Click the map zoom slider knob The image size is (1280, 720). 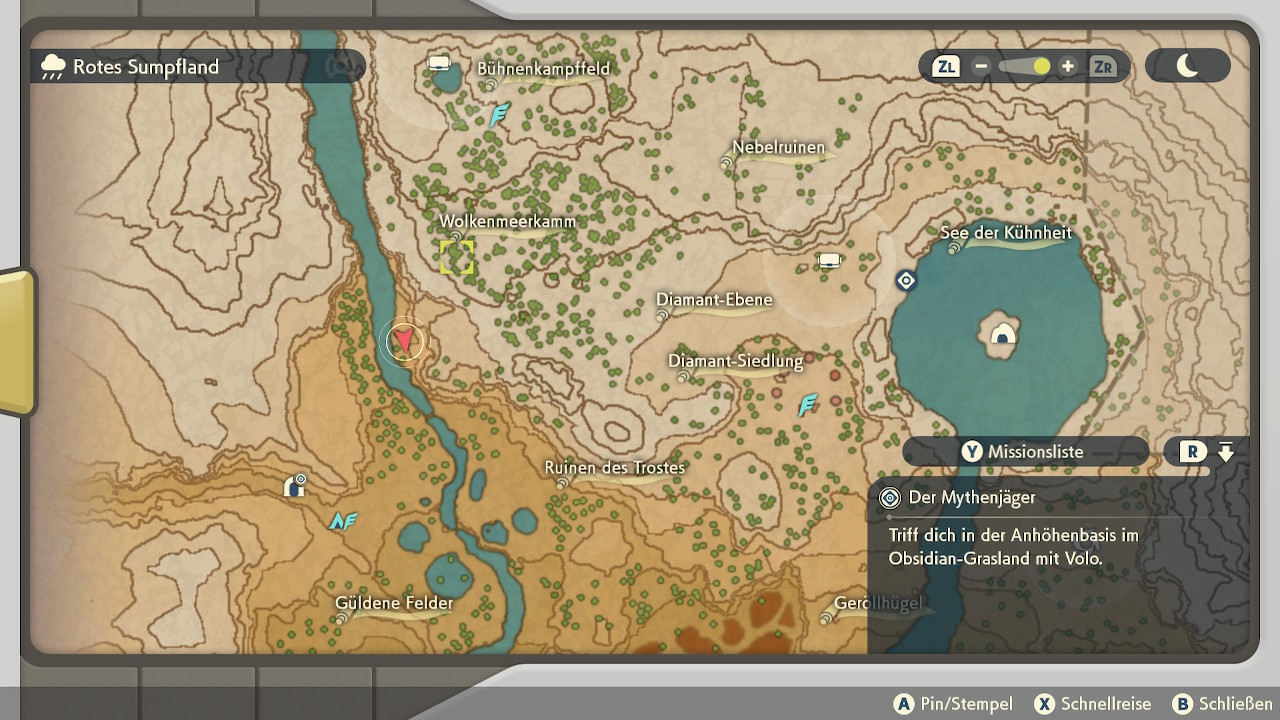point(1041,67)
